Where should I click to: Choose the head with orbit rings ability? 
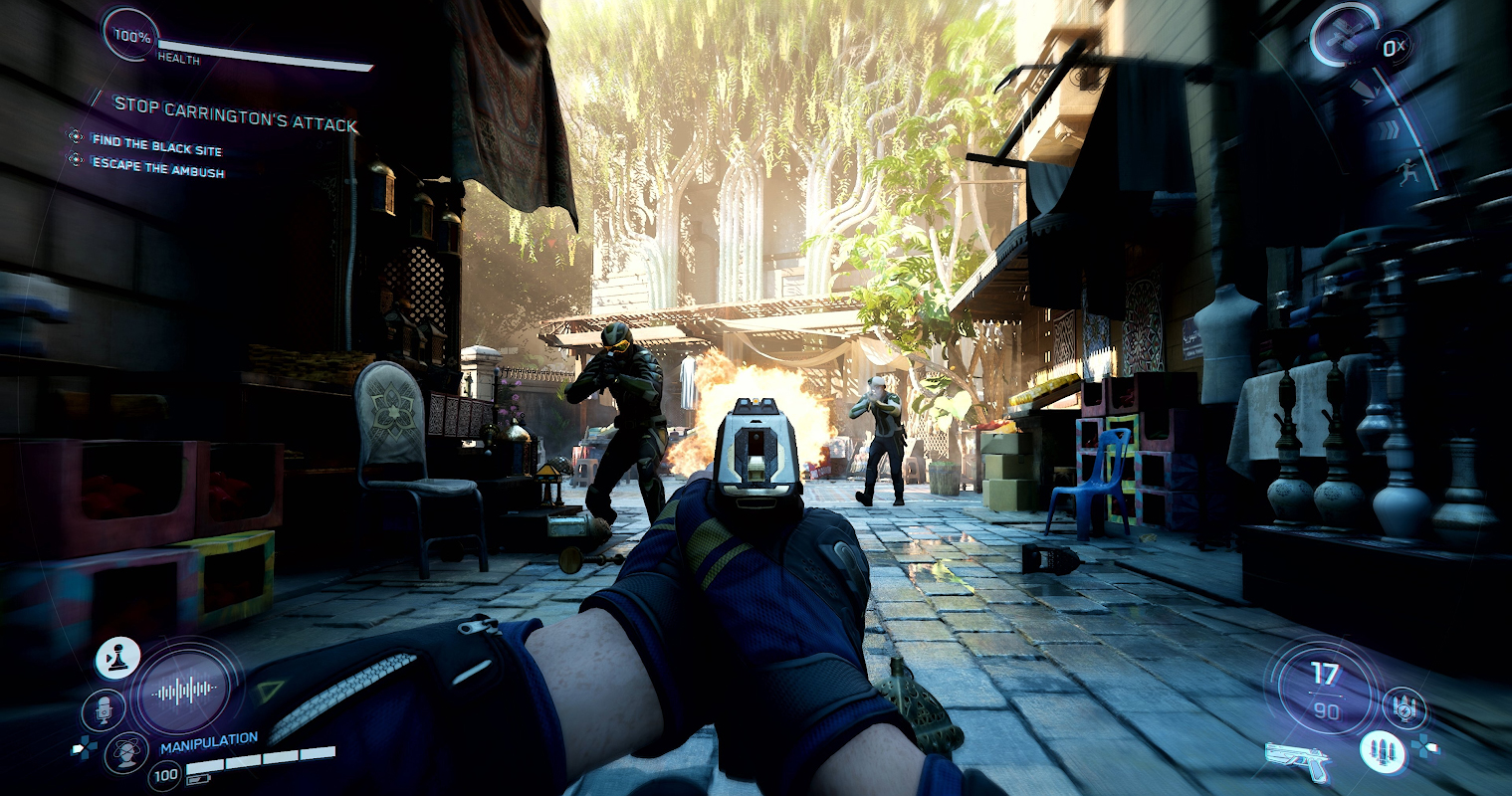tap(126, 752)
